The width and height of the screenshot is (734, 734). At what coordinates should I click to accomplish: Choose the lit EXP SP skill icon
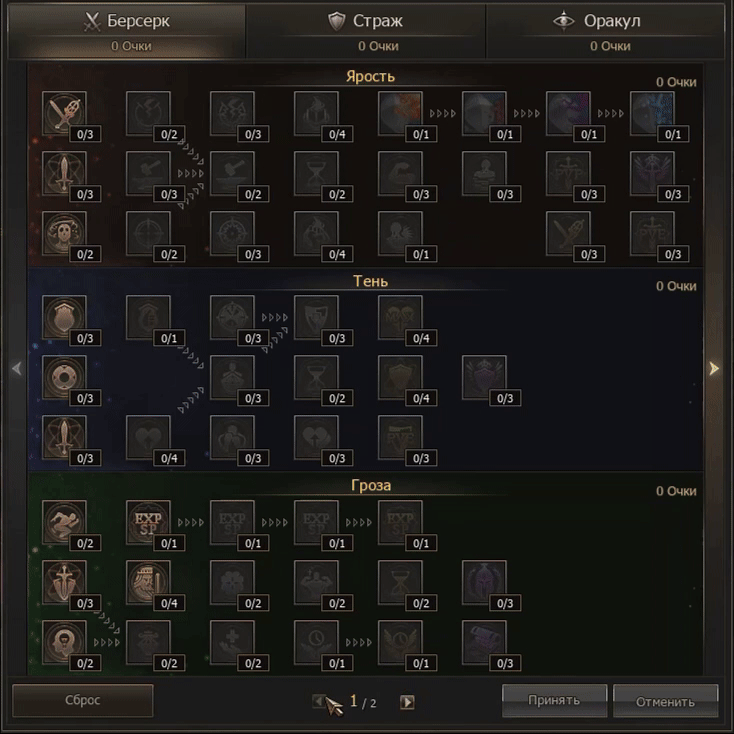148,521
